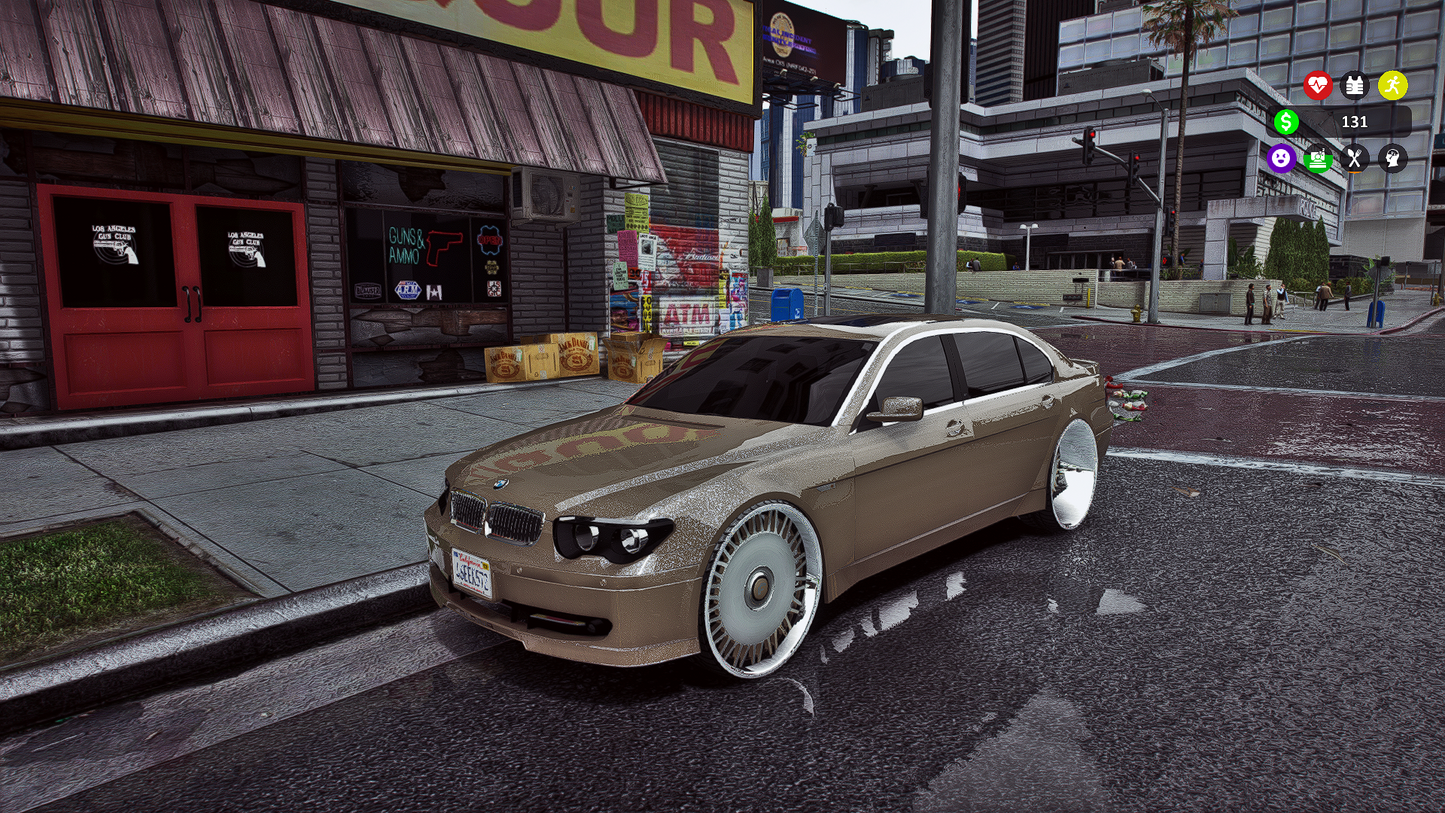
Task: Click the chrome front wheel rim
Action: (762, 590)
